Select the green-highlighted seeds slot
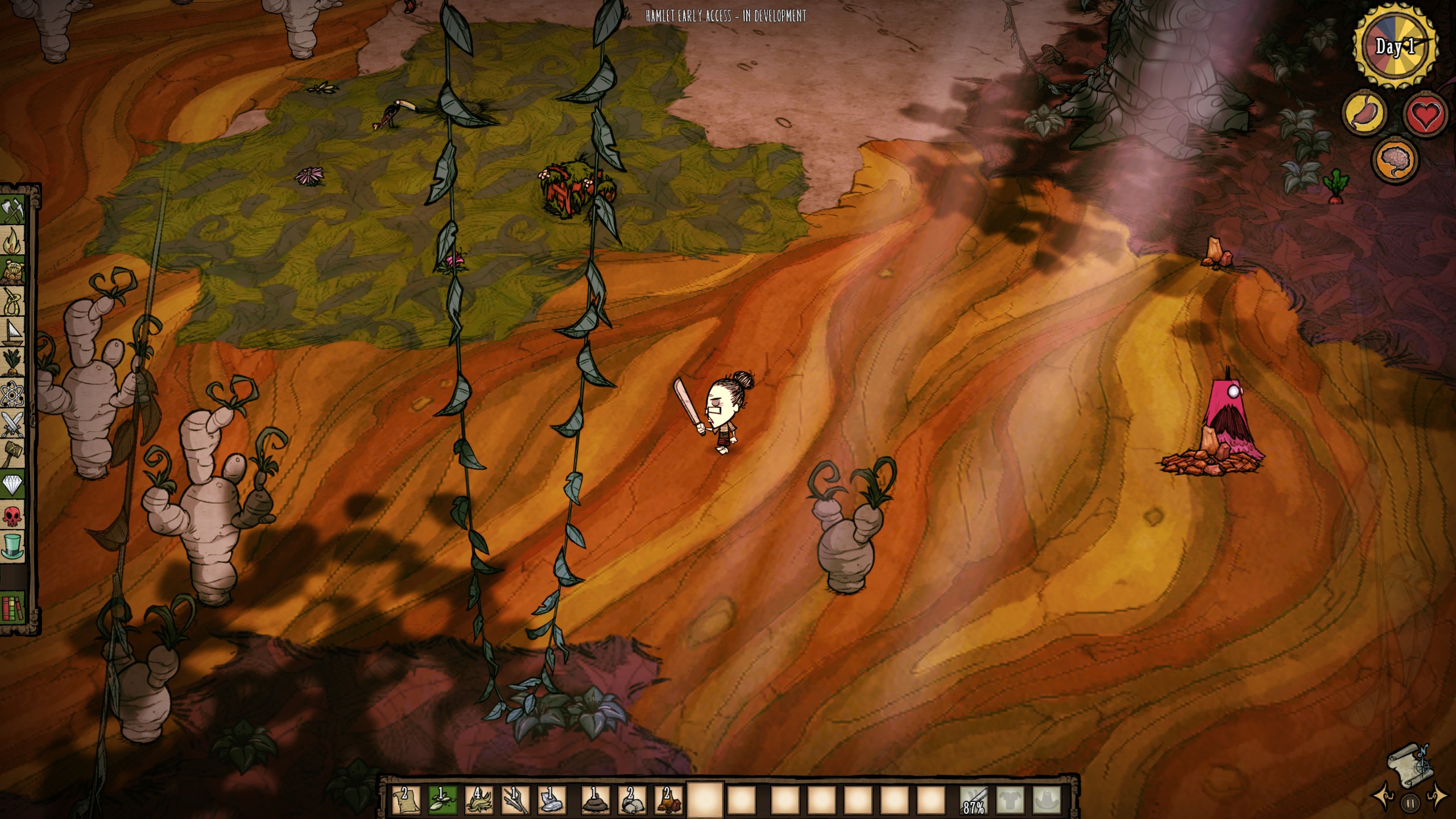Image resolution: width=1456 pixels, height=819 pixels. click(x=441, y=799)
